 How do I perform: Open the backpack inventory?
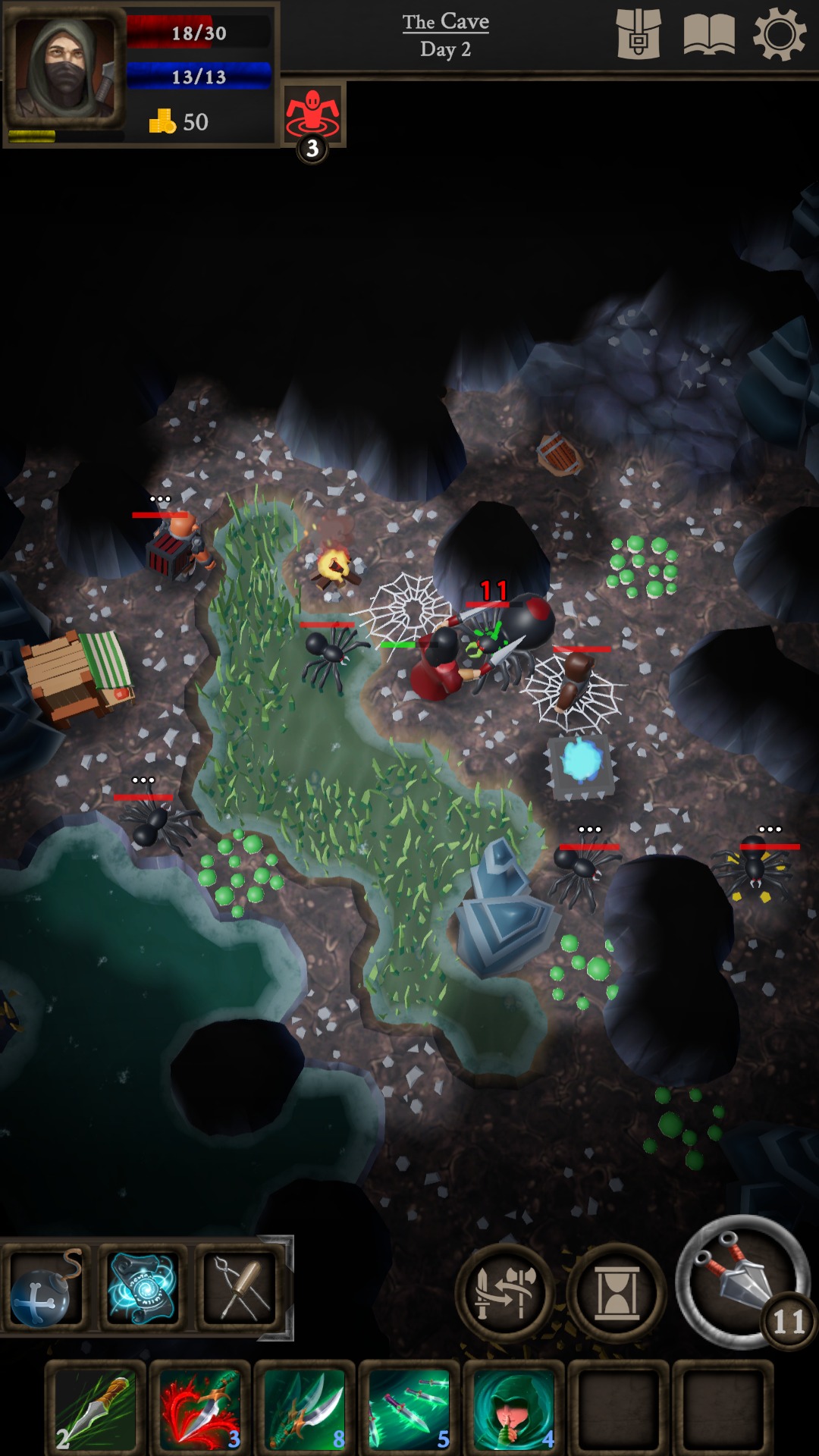(638, 34)
